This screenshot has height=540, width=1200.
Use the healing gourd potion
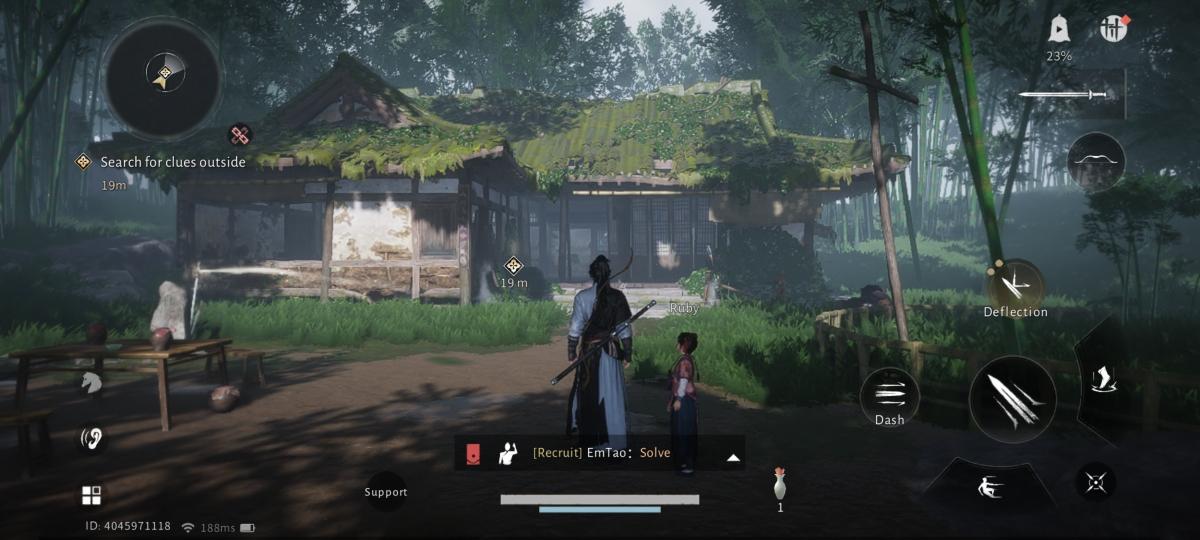point(779,485)
